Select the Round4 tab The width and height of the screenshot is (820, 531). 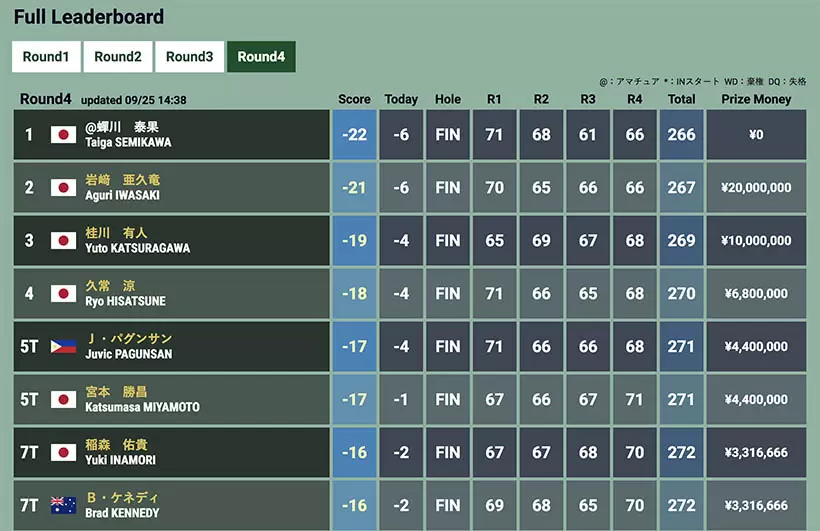click(261, 57)
